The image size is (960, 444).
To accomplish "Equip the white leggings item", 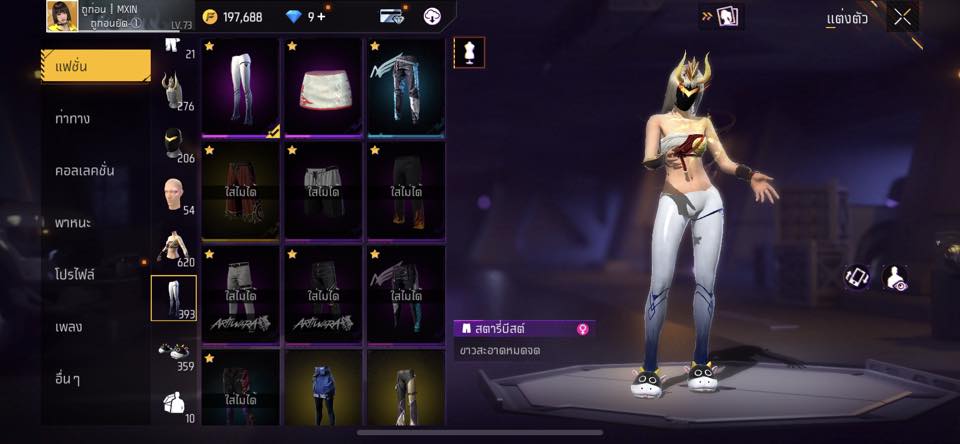I will (240, 86).
